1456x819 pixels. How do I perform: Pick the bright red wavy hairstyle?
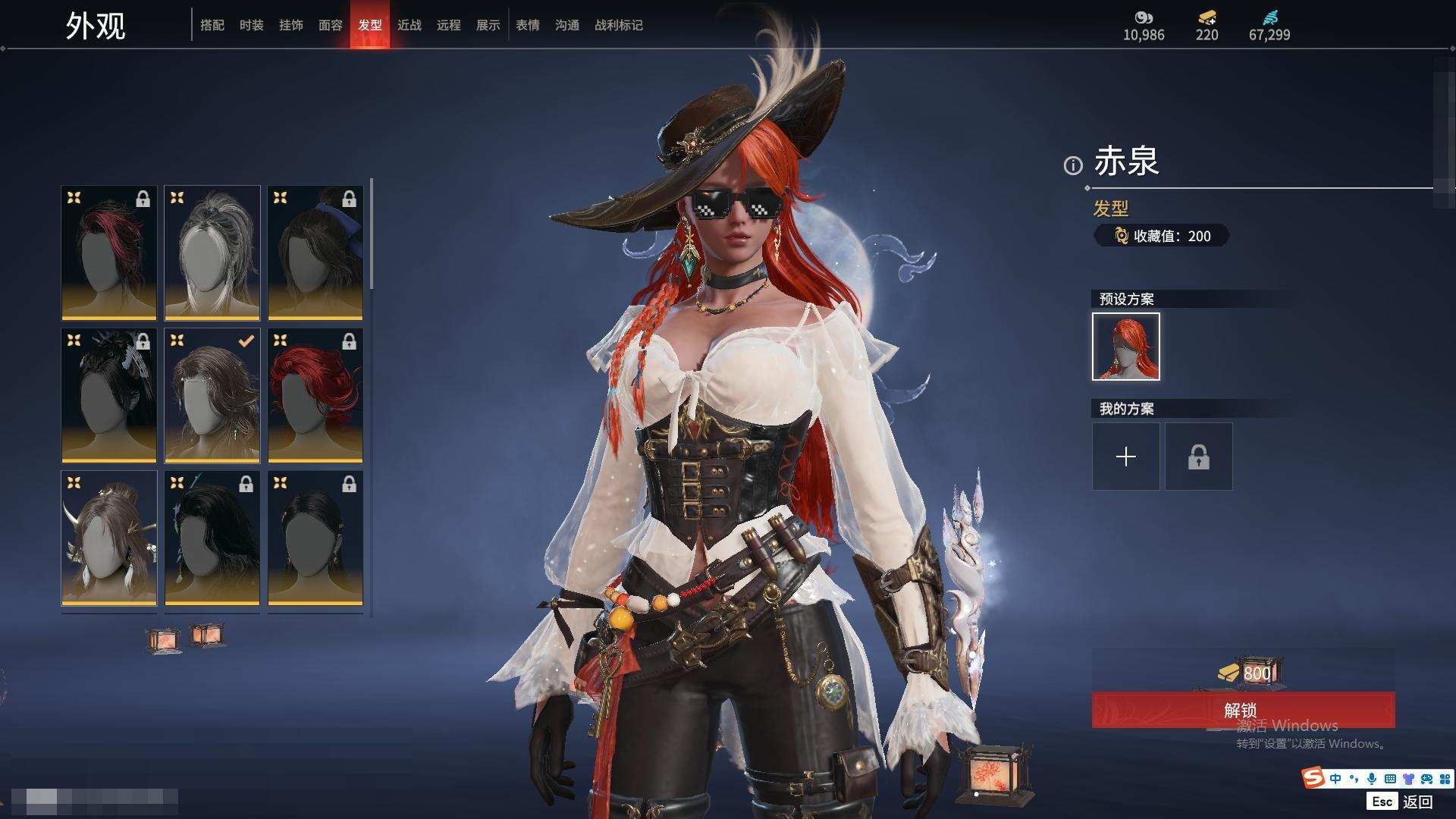click(315, 395)
